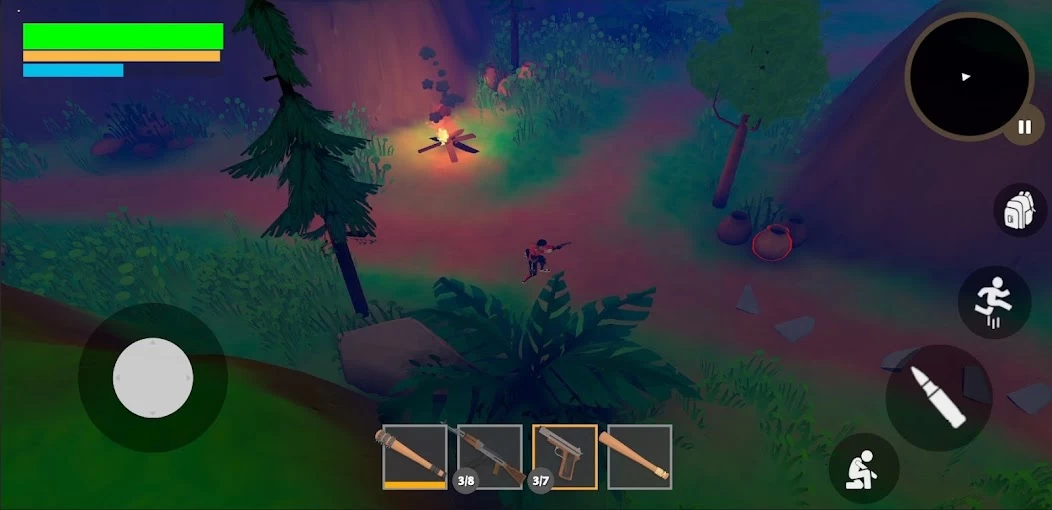Open the circular minimap
The height and width of the screenshot is (510, 1052).
[967, 76]
